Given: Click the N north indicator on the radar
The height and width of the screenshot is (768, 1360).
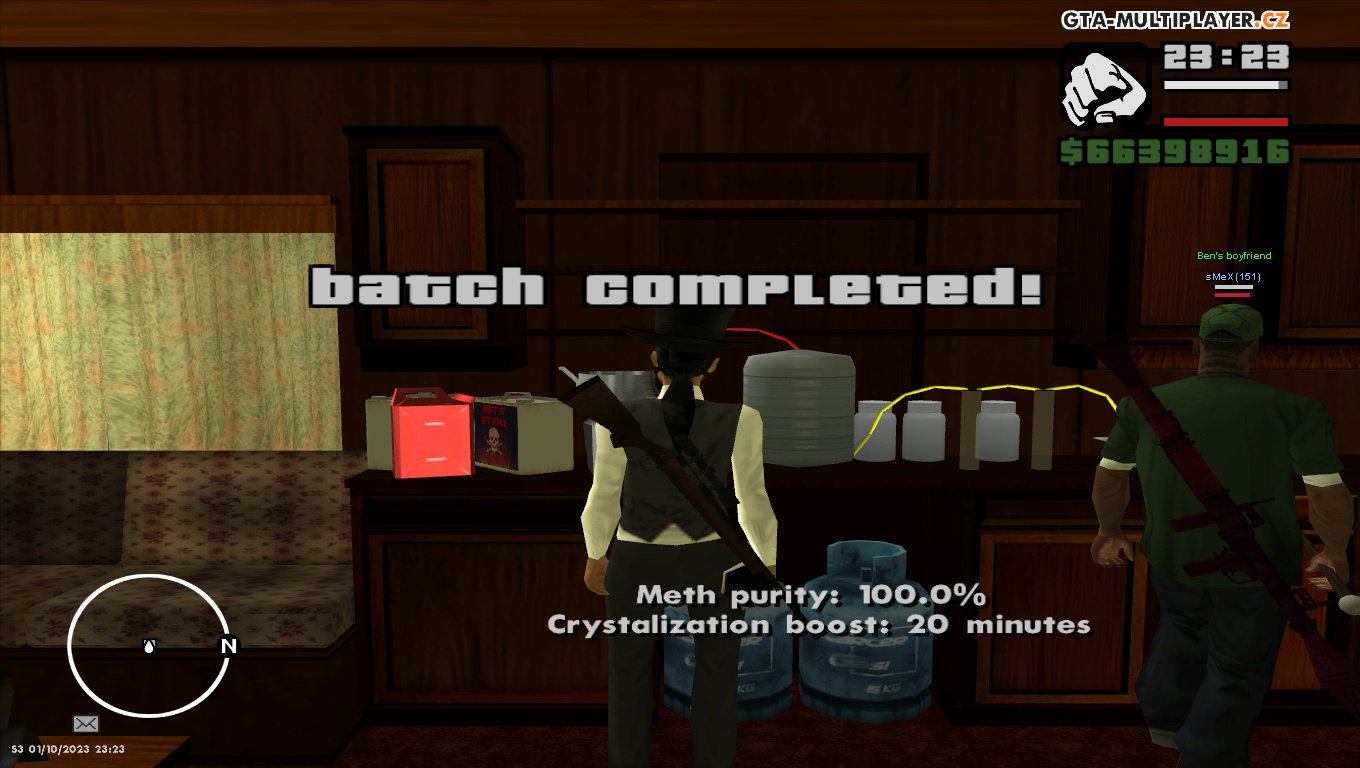Looking at the screenshot, I should pyautogui.click(x=229, y=647).
